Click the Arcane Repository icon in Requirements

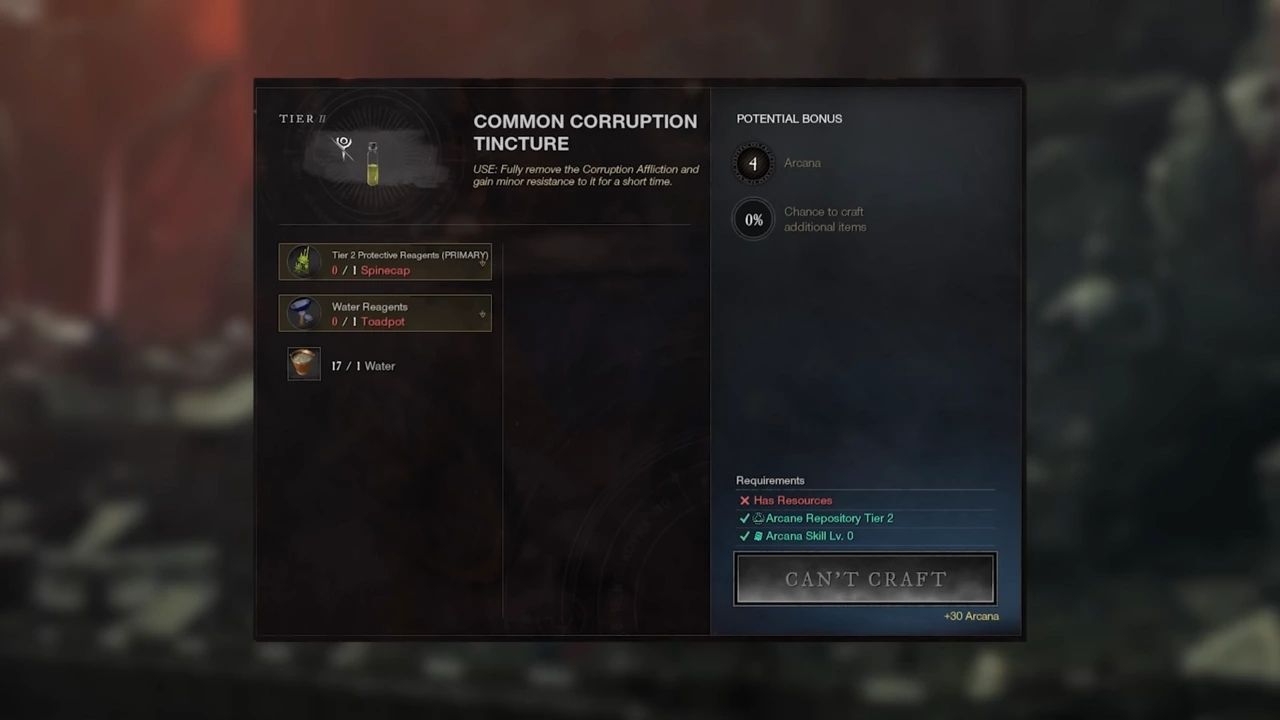(x=757, y=518)
